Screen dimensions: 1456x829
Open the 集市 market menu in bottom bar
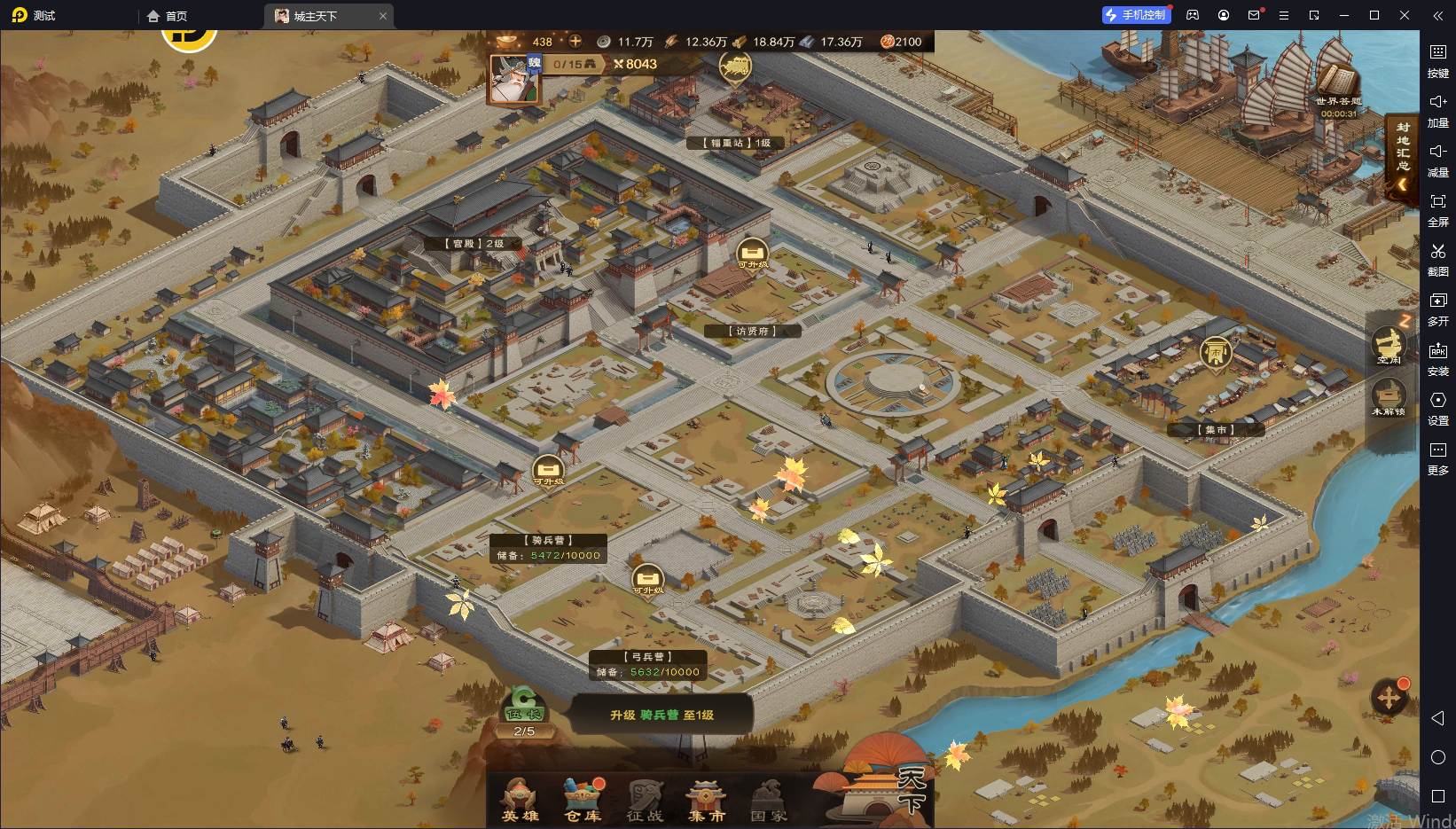pos(707,800)
